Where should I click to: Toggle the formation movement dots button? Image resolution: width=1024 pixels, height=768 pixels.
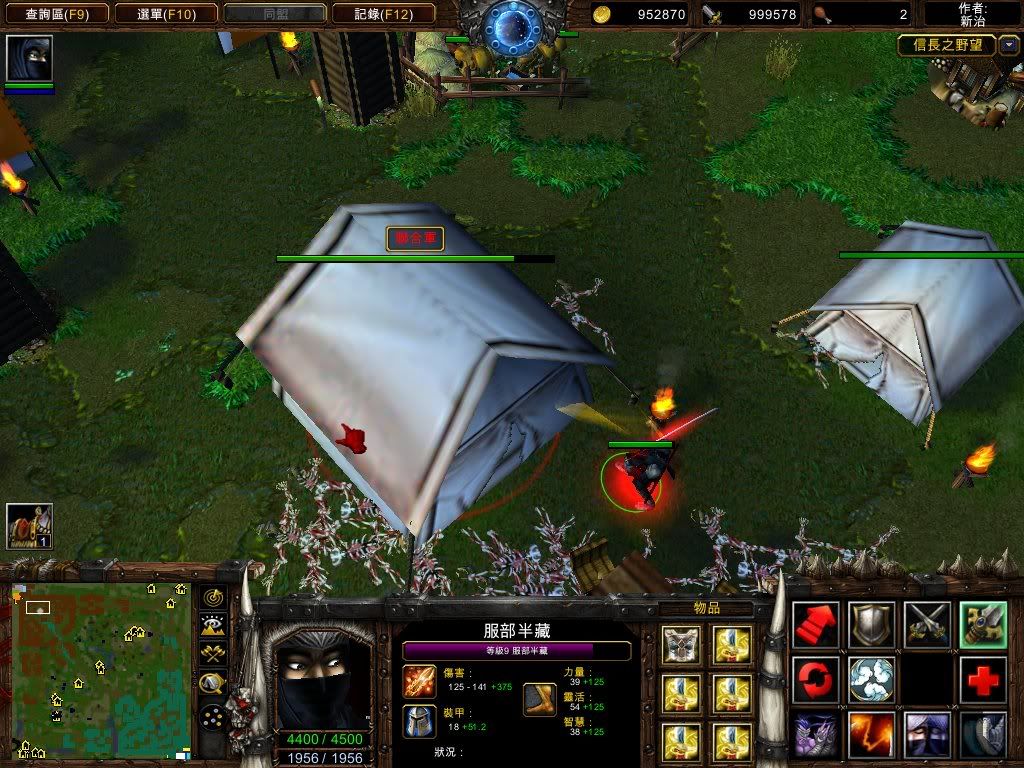[212, 716]
